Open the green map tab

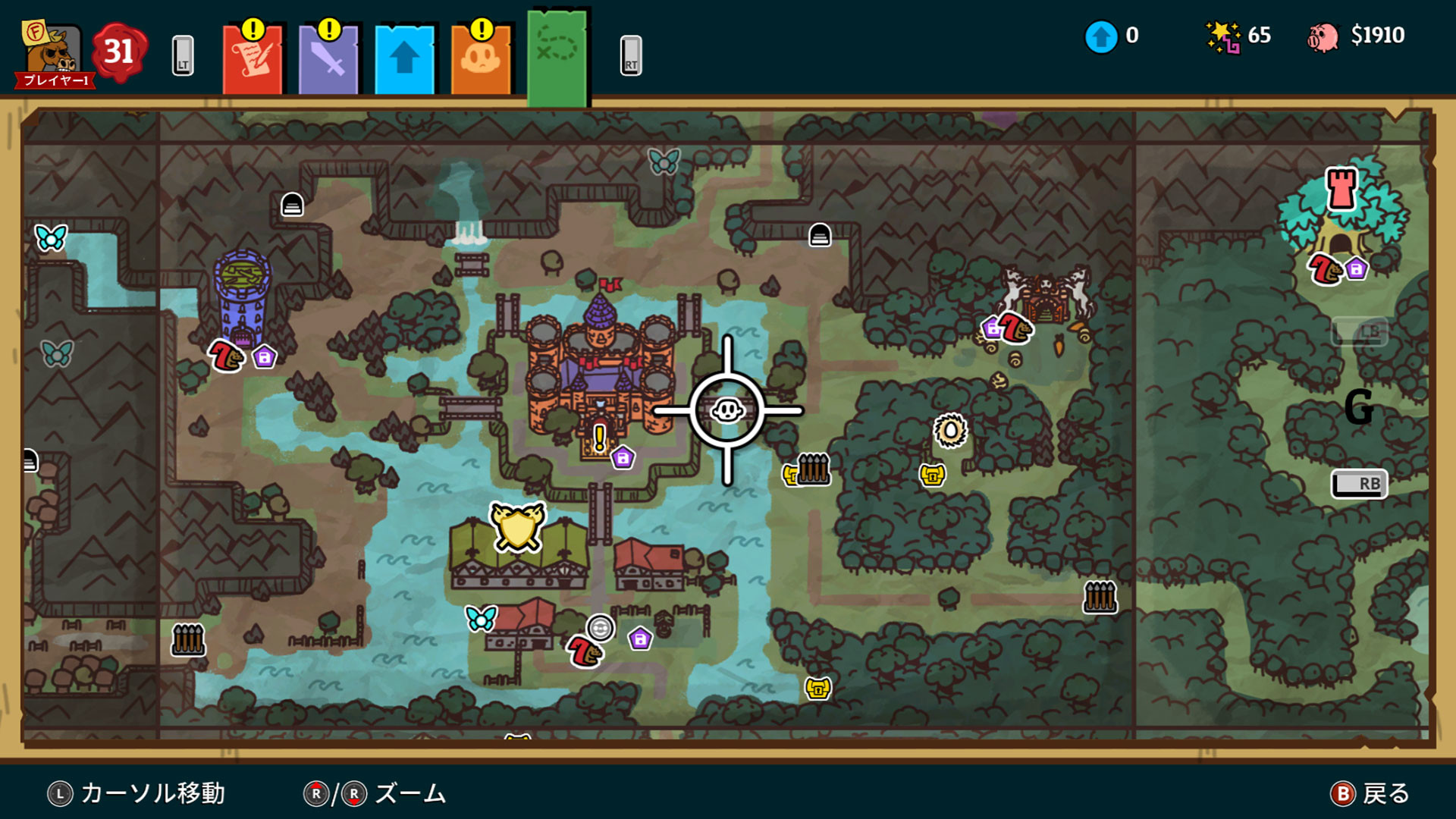(556, 53)
